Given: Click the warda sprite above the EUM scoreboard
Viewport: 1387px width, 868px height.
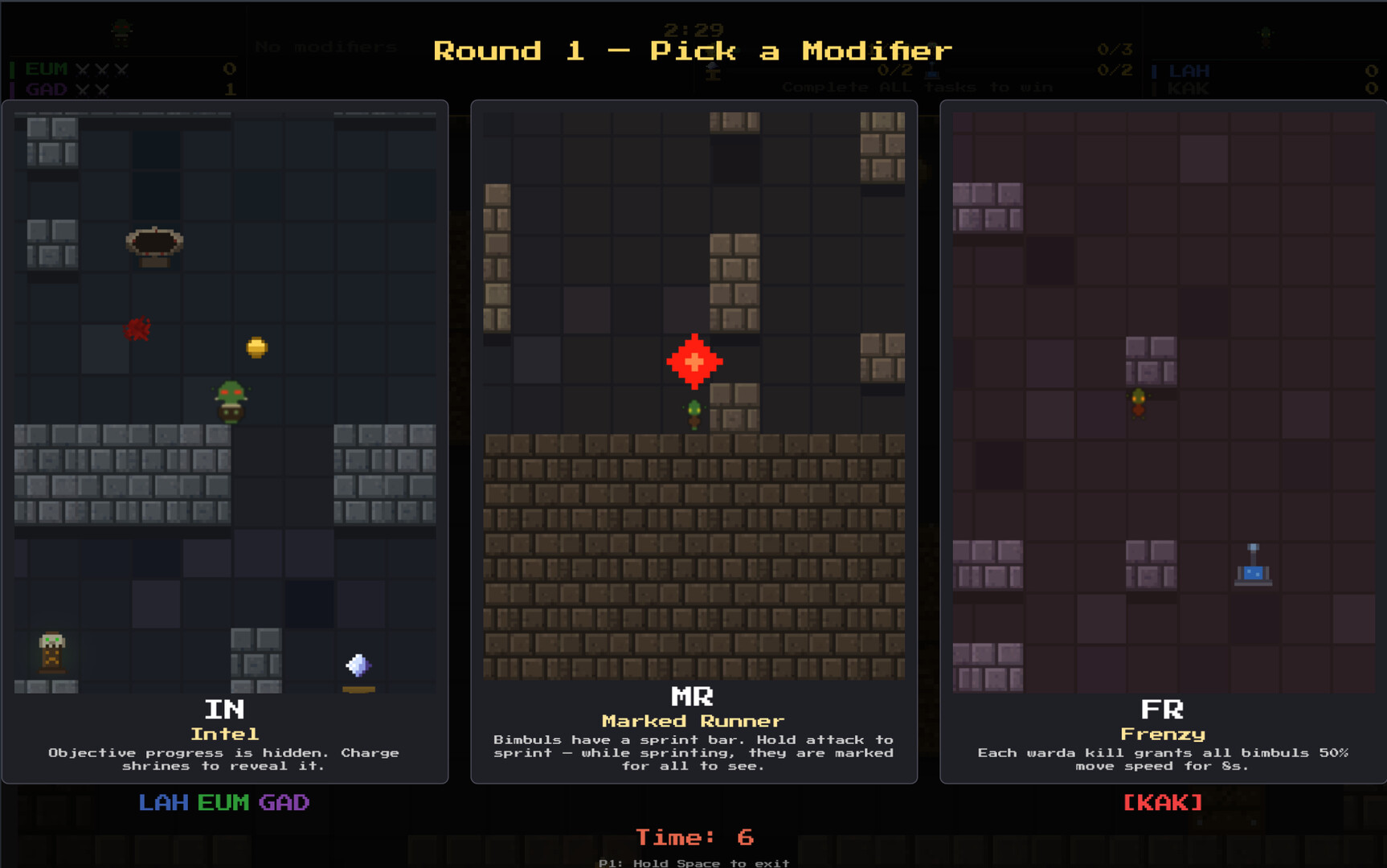Looking at the screenshot, I should click(x=121, y=32).
